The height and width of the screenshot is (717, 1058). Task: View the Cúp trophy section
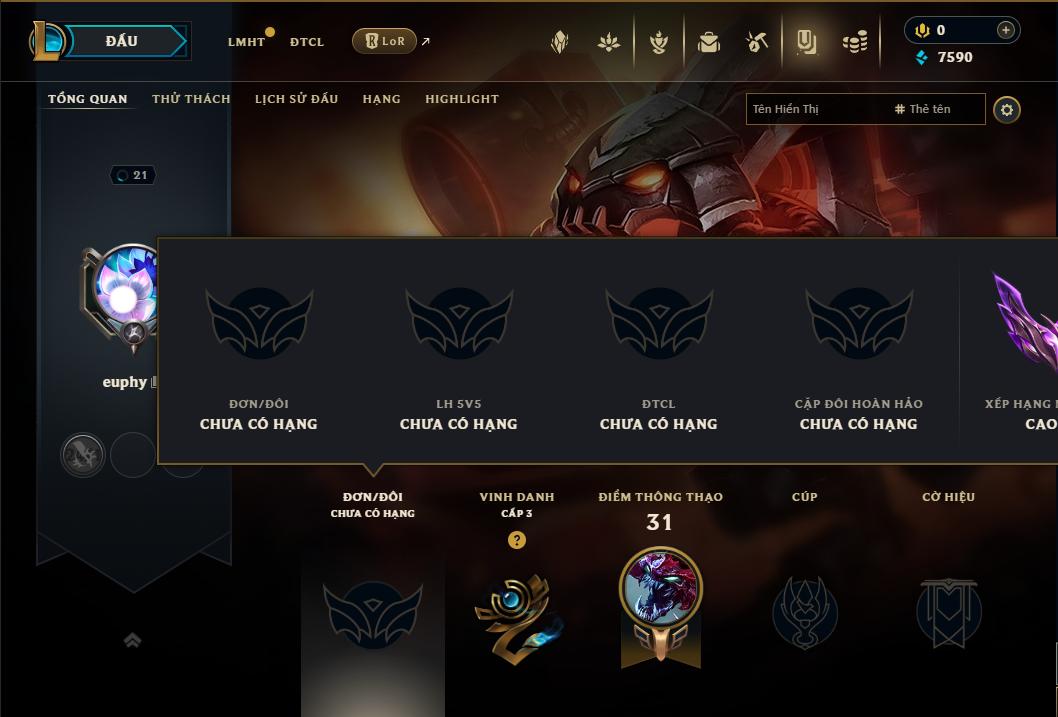(x=805, y=610)
